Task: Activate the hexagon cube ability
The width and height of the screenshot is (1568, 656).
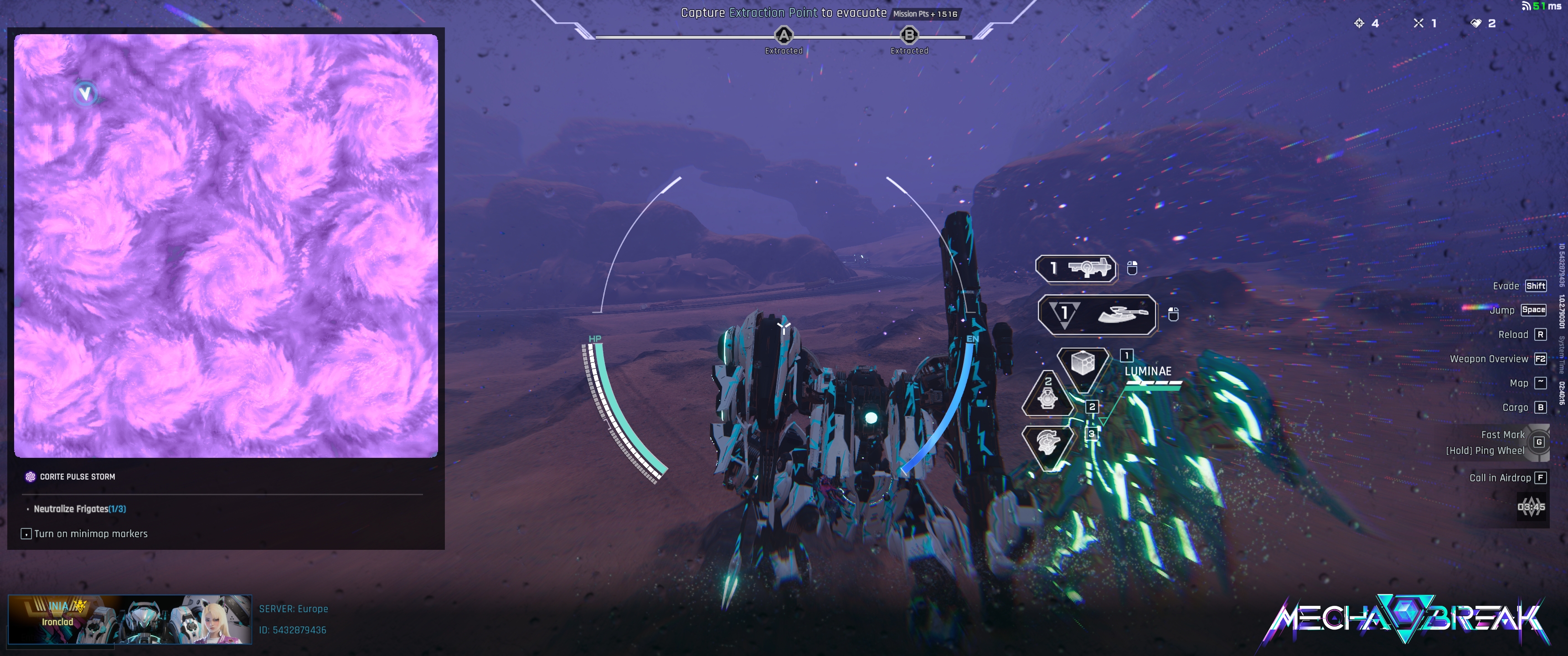Action: tap(1083, 364)
